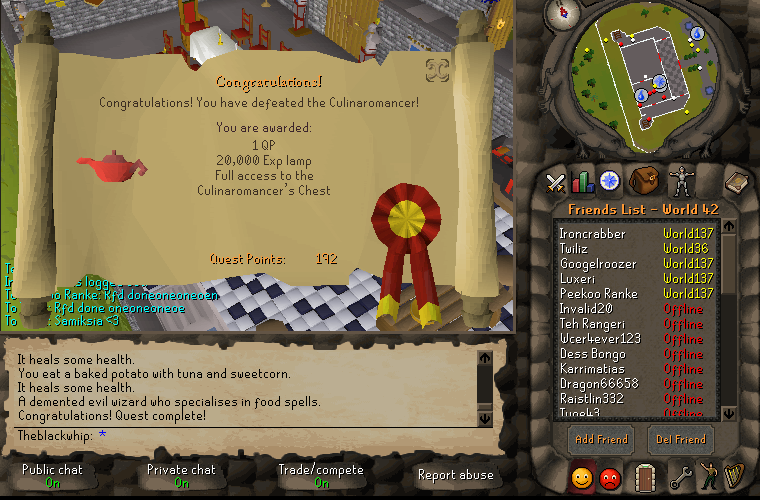Open the quest list tab
Image resolution: width=760 pixels, height=500 pixels.
pyautogui.click(x=610, y=182)
